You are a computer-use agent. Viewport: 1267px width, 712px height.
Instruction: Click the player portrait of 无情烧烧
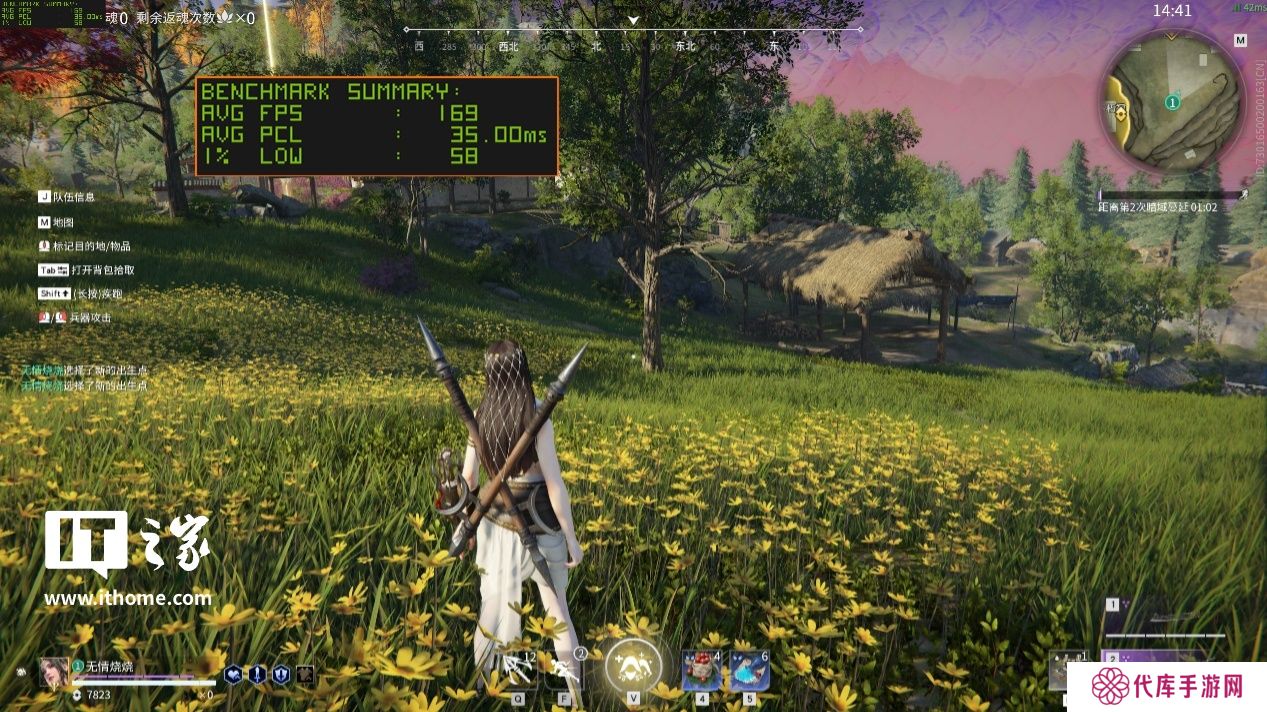pos(54,672)
